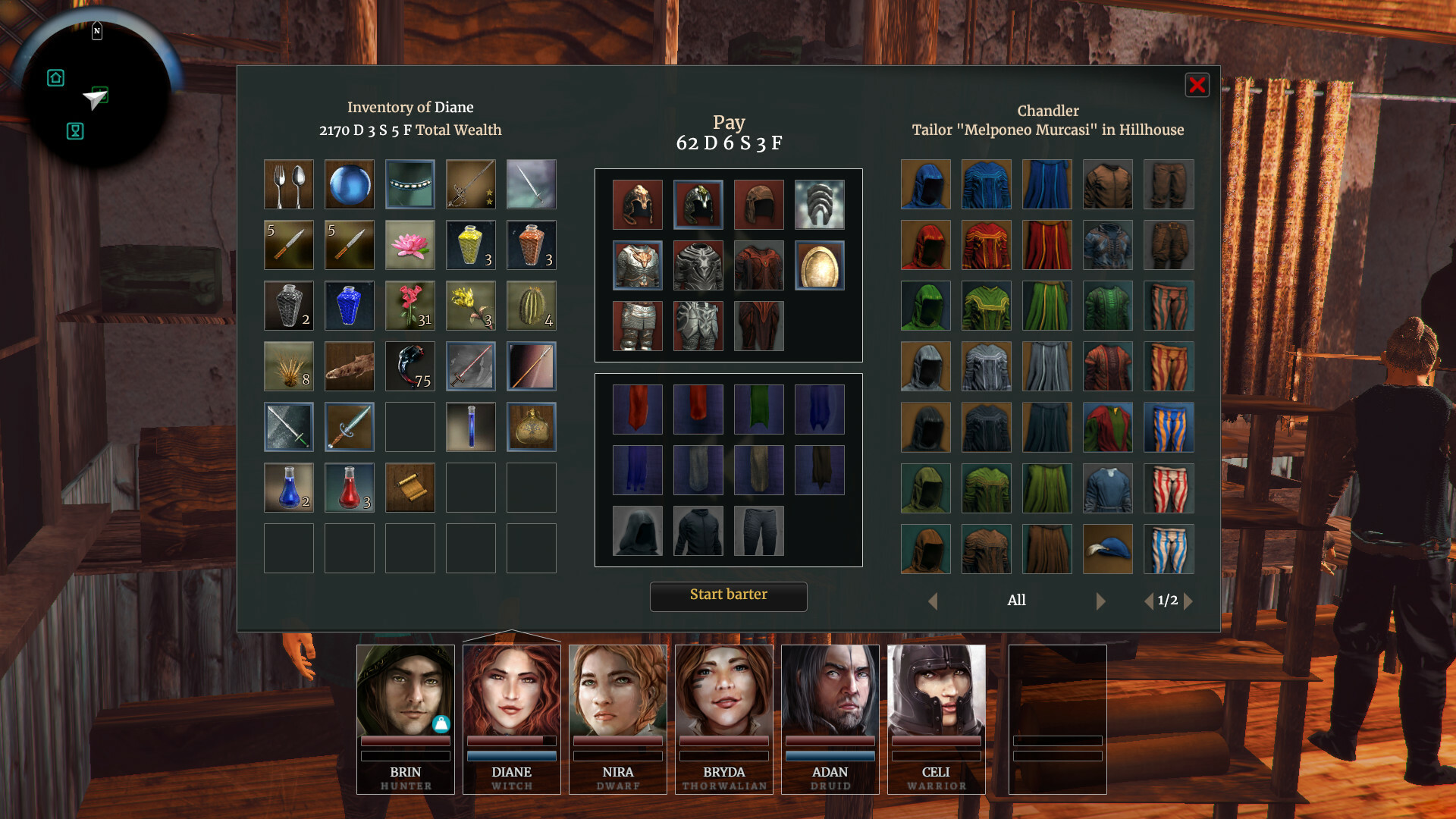Click the golden shield in the pay section
This screenshot has width=1456, height=819.
[820, 265]
